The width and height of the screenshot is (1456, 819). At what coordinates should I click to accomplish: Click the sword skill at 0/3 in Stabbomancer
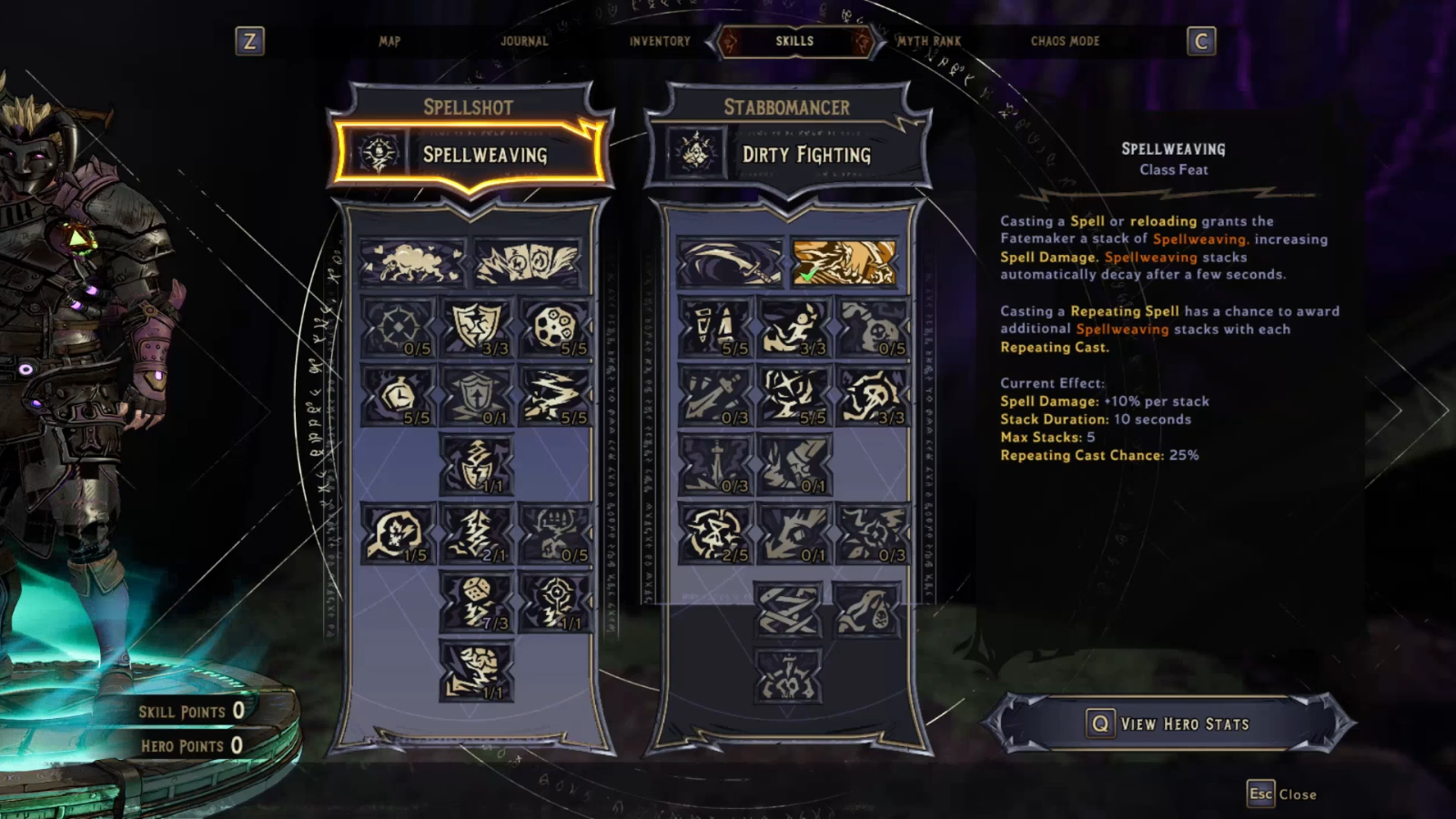pos(719,460)
